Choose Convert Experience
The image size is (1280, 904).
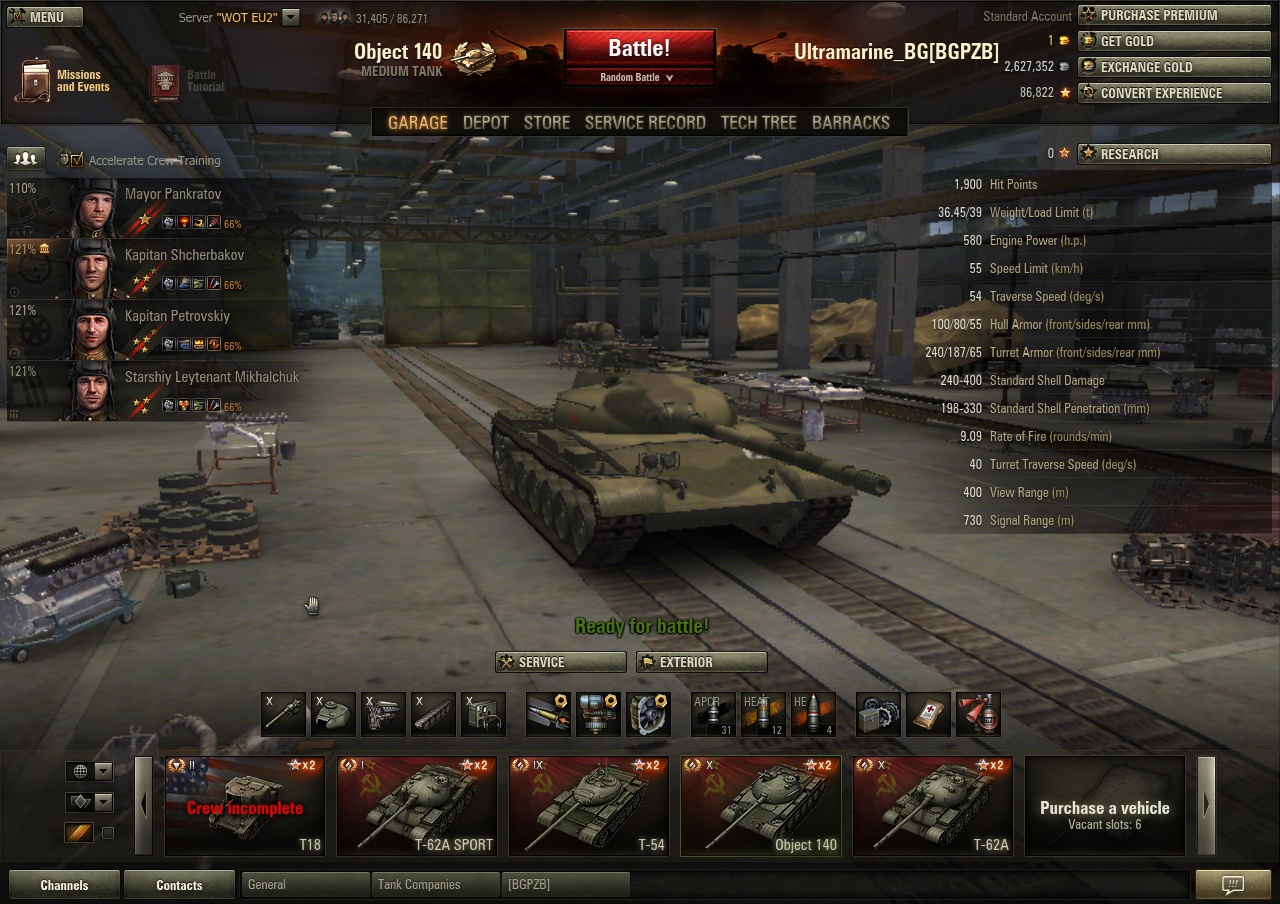click(1173, 93)
